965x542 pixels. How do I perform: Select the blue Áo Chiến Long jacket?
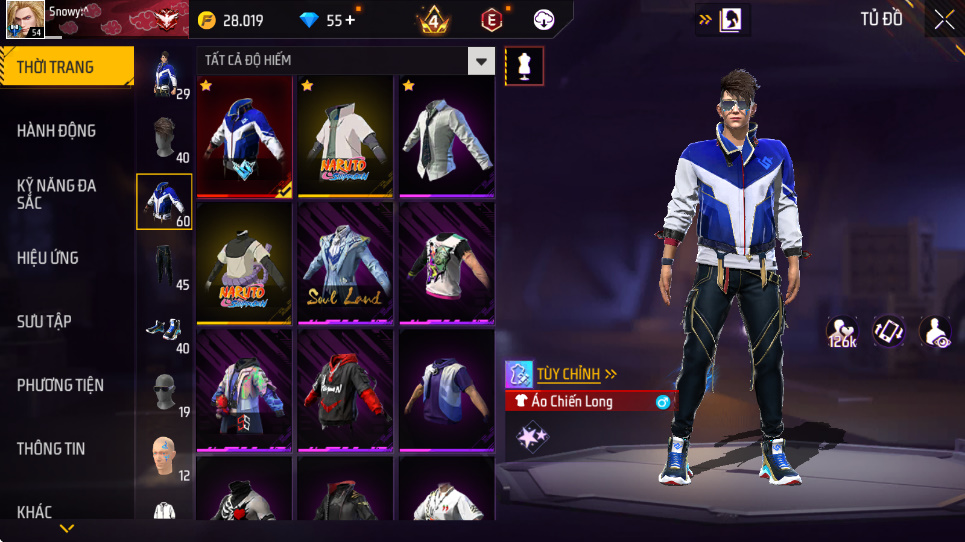point(244,136)
